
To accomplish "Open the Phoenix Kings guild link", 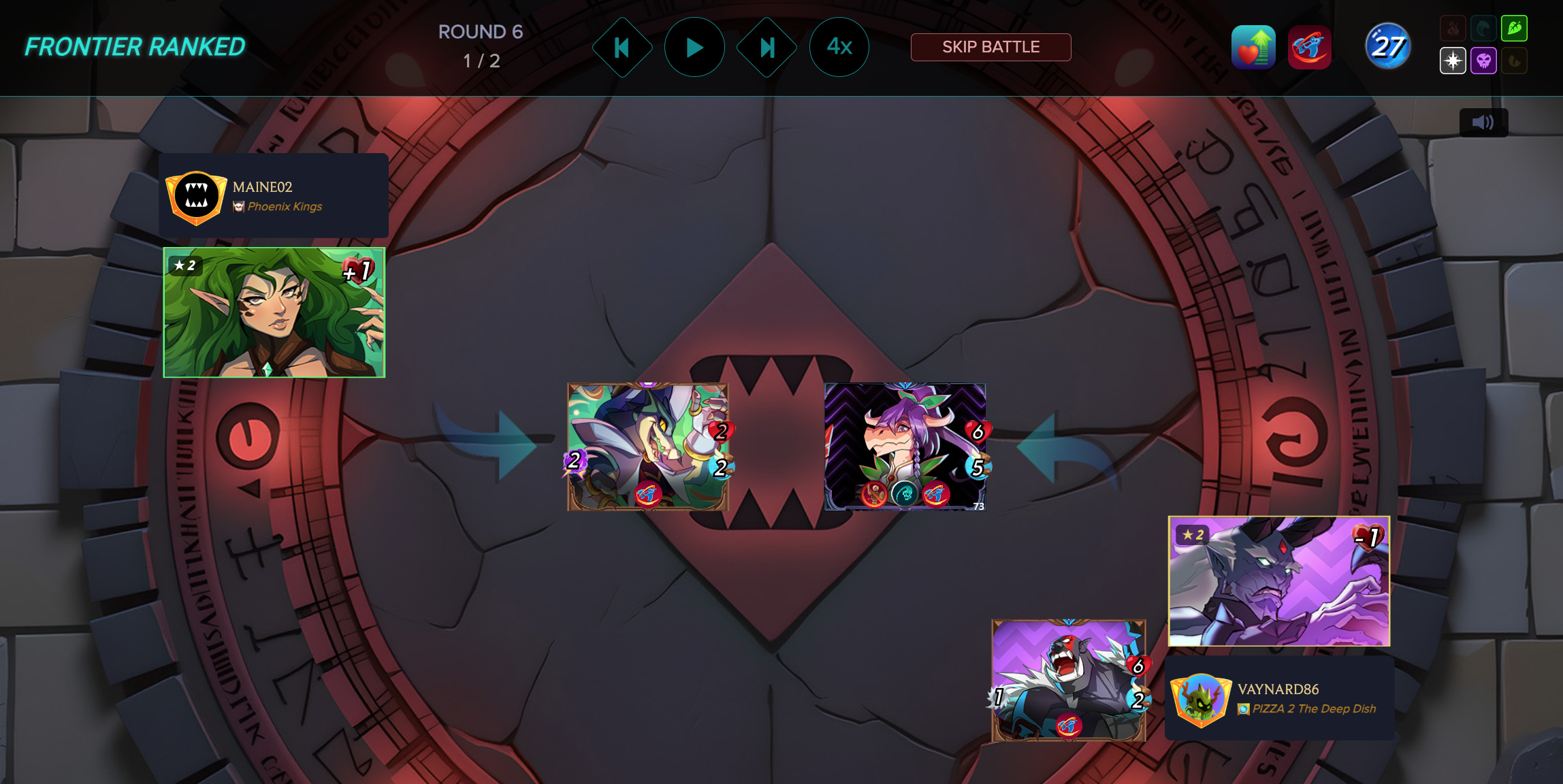I will 285,207.
